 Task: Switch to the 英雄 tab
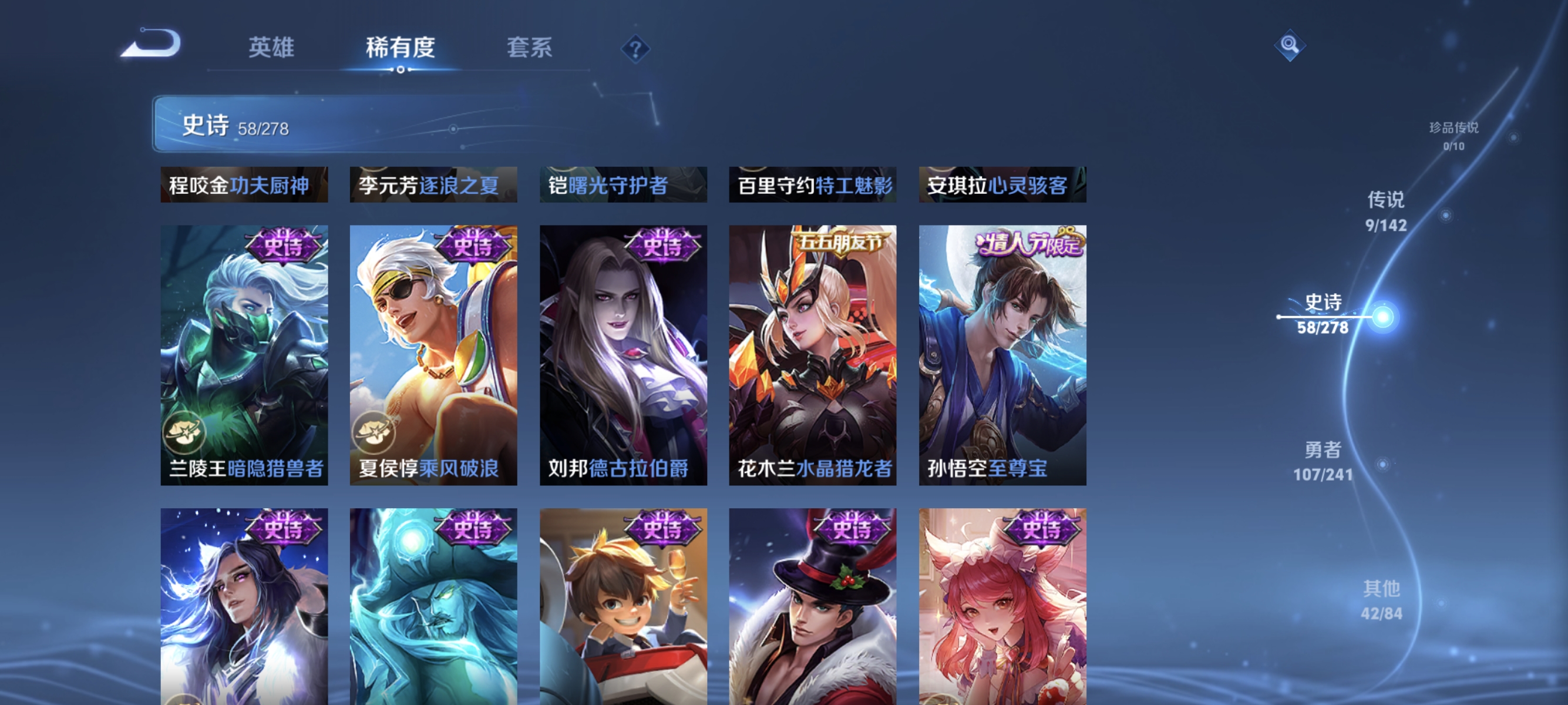coord(271,48)
